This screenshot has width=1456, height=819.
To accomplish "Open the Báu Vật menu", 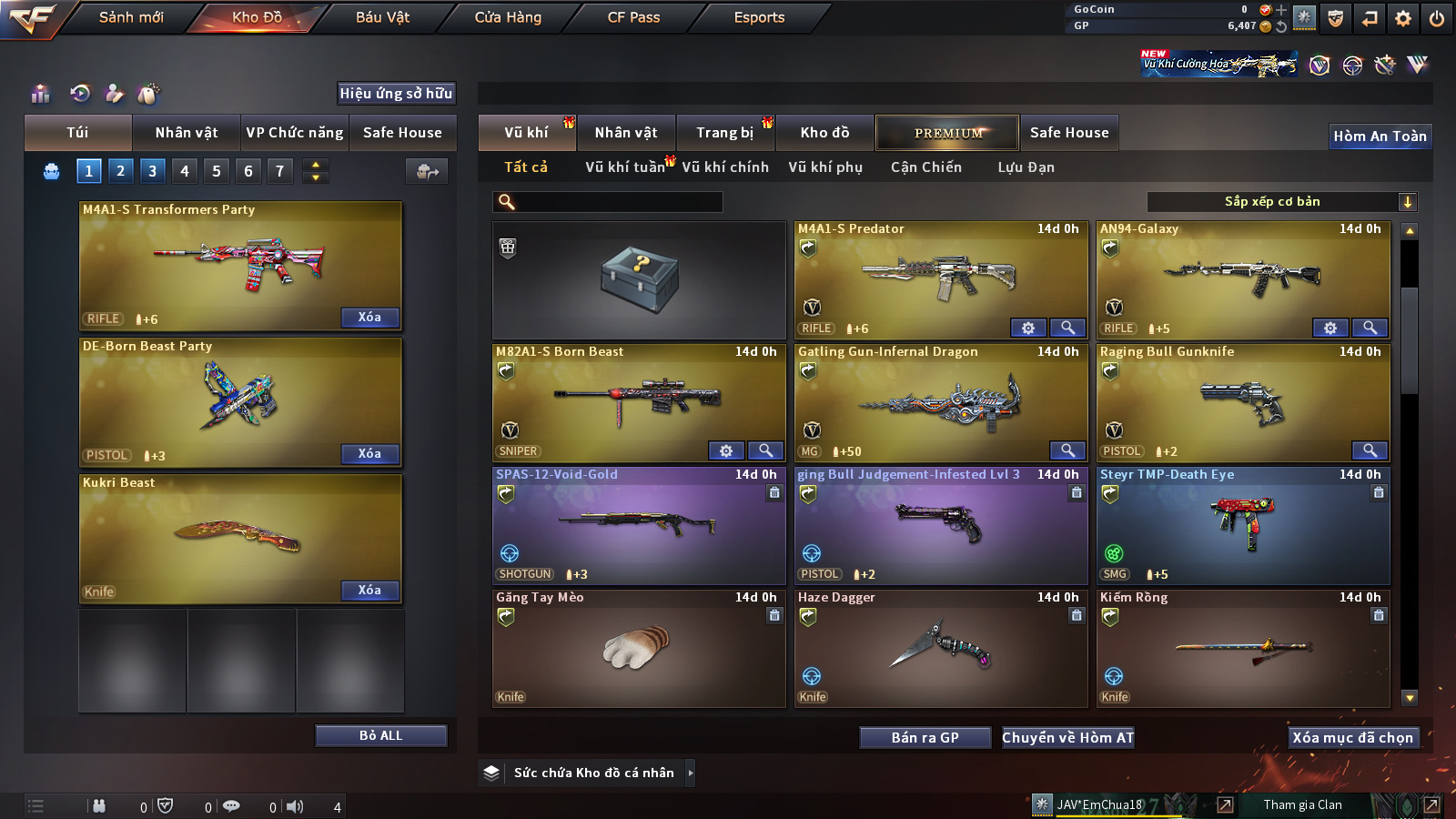I will coord(382,17).
